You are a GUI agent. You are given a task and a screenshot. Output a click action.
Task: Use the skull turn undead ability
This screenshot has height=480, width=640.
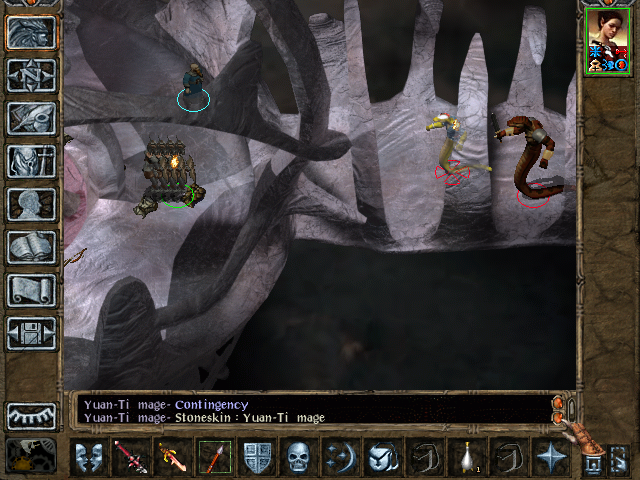pos(298,457)
